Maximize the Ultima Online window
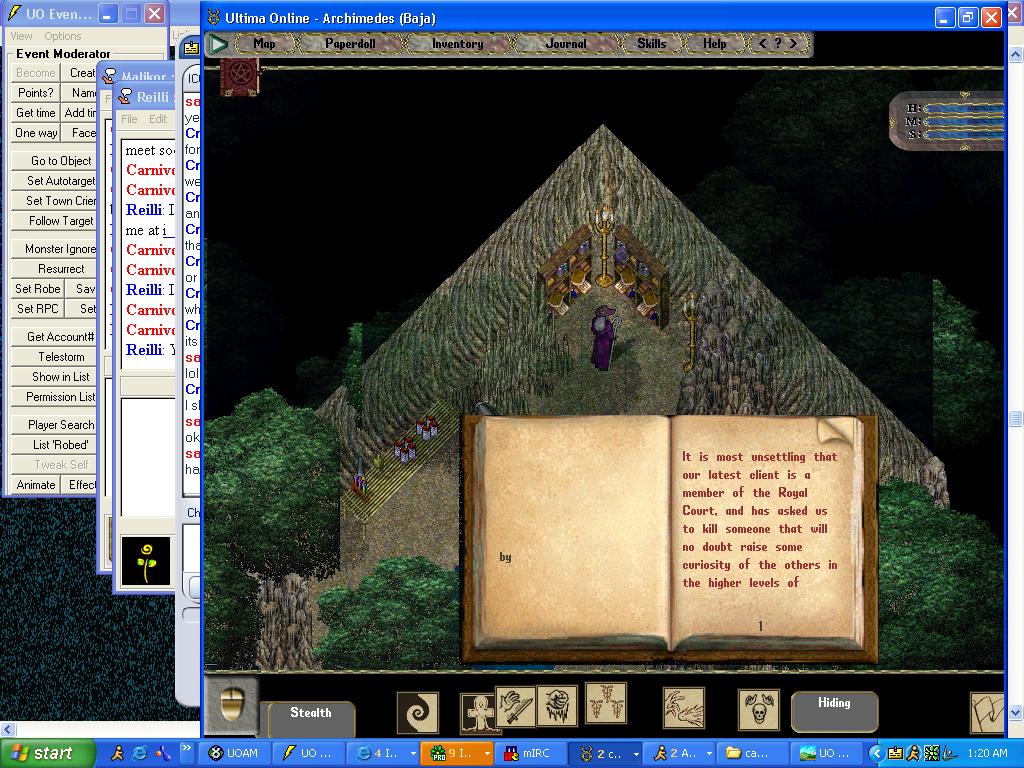This screenshot has height=768, width=1024. tap(968, 17)
